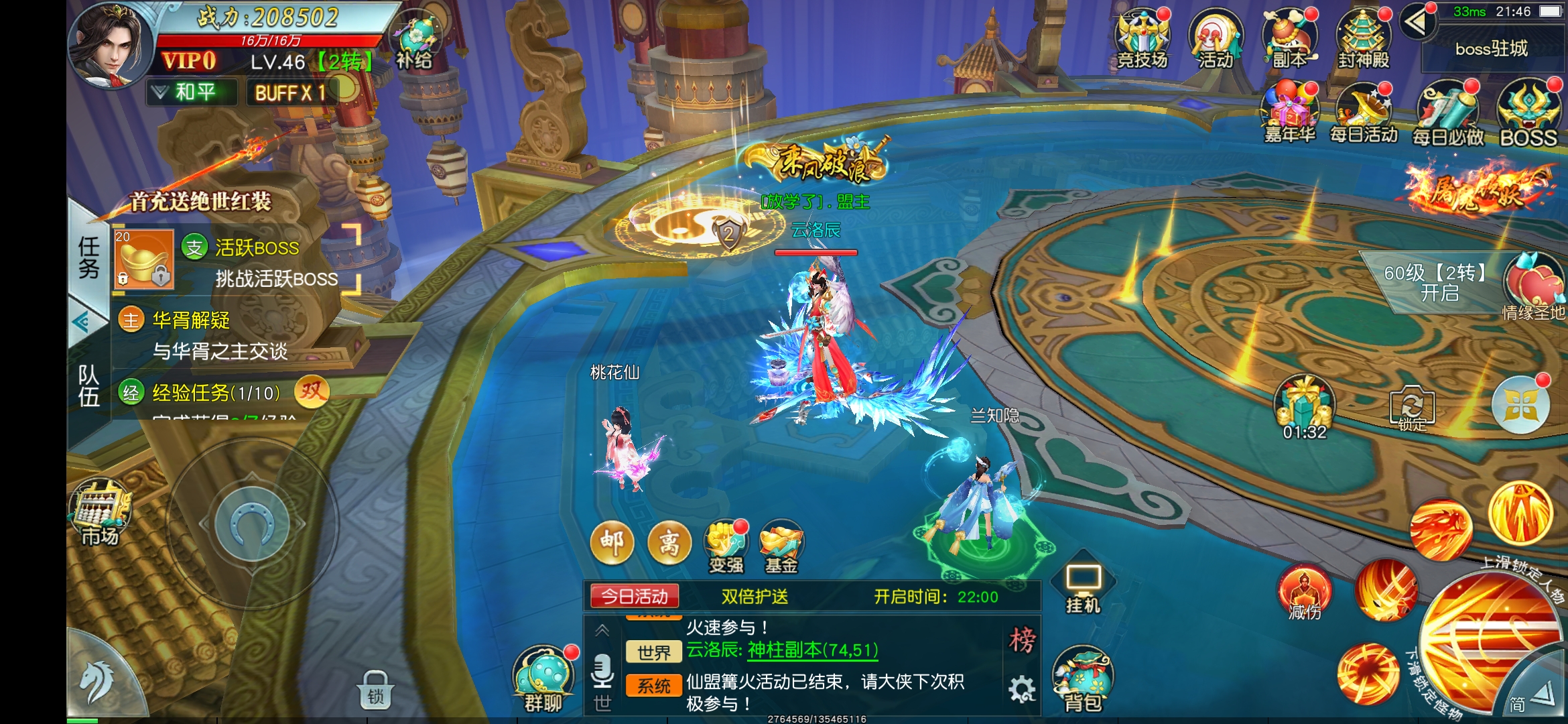Screen dimensions: 1568x724
Task: Open the 每日活动 daily events icon
Action: [x=1363, y=114]
